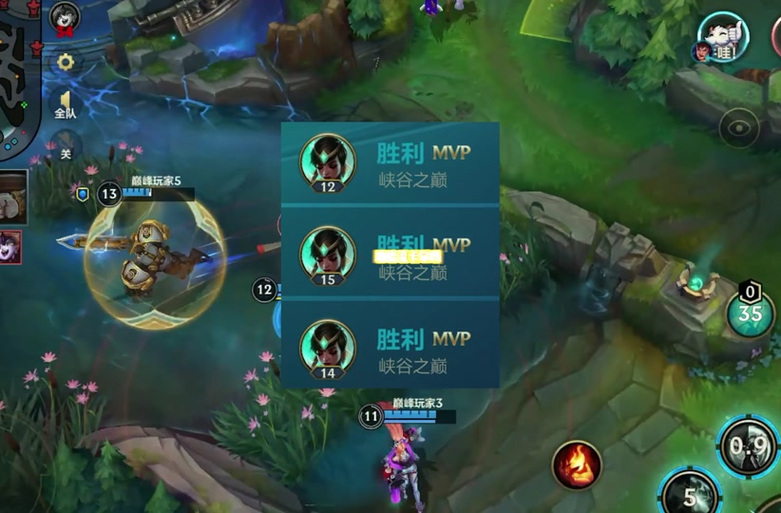This screenshot has height=513, width=781.
Task: Cast the Ignite flame summoner spell
Action: point(577,465)
